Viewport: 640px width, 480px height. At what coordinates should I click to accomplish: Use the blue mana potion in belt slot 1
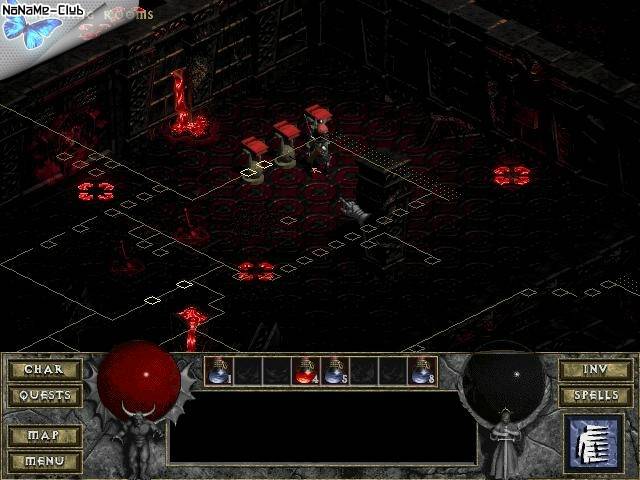point(219,371)
